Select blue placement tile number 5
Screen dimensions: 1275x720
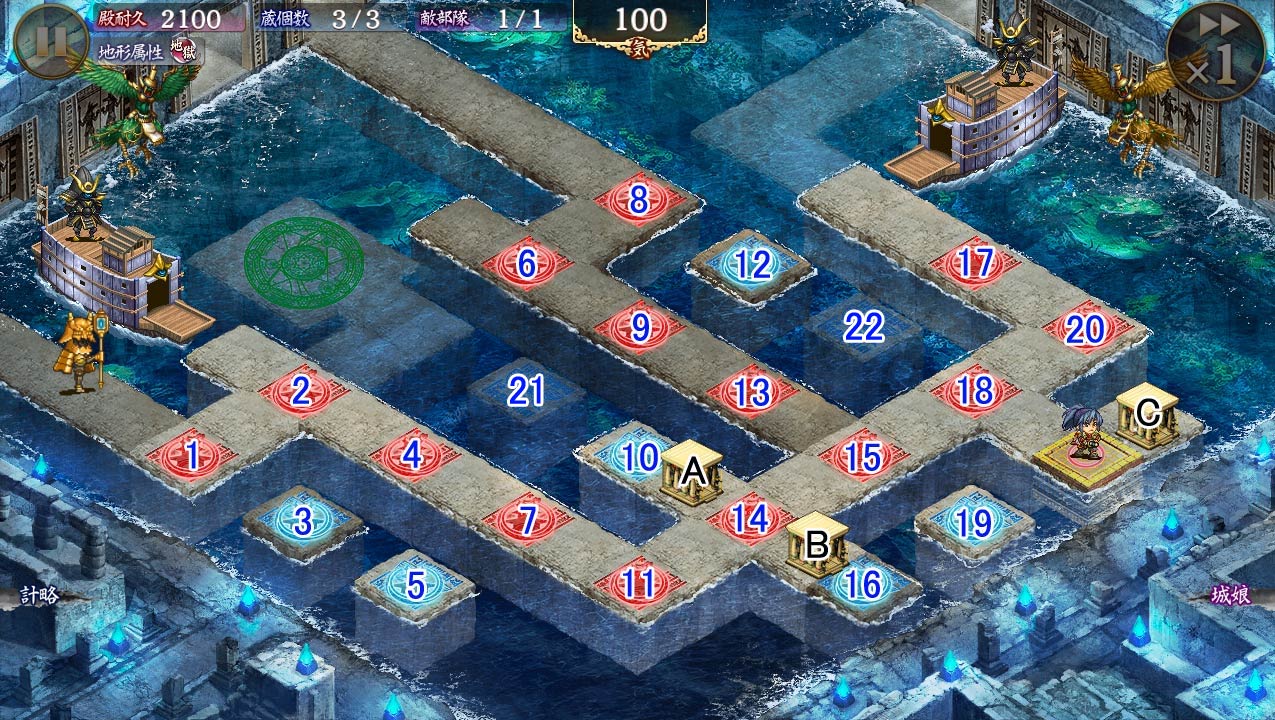415,586
